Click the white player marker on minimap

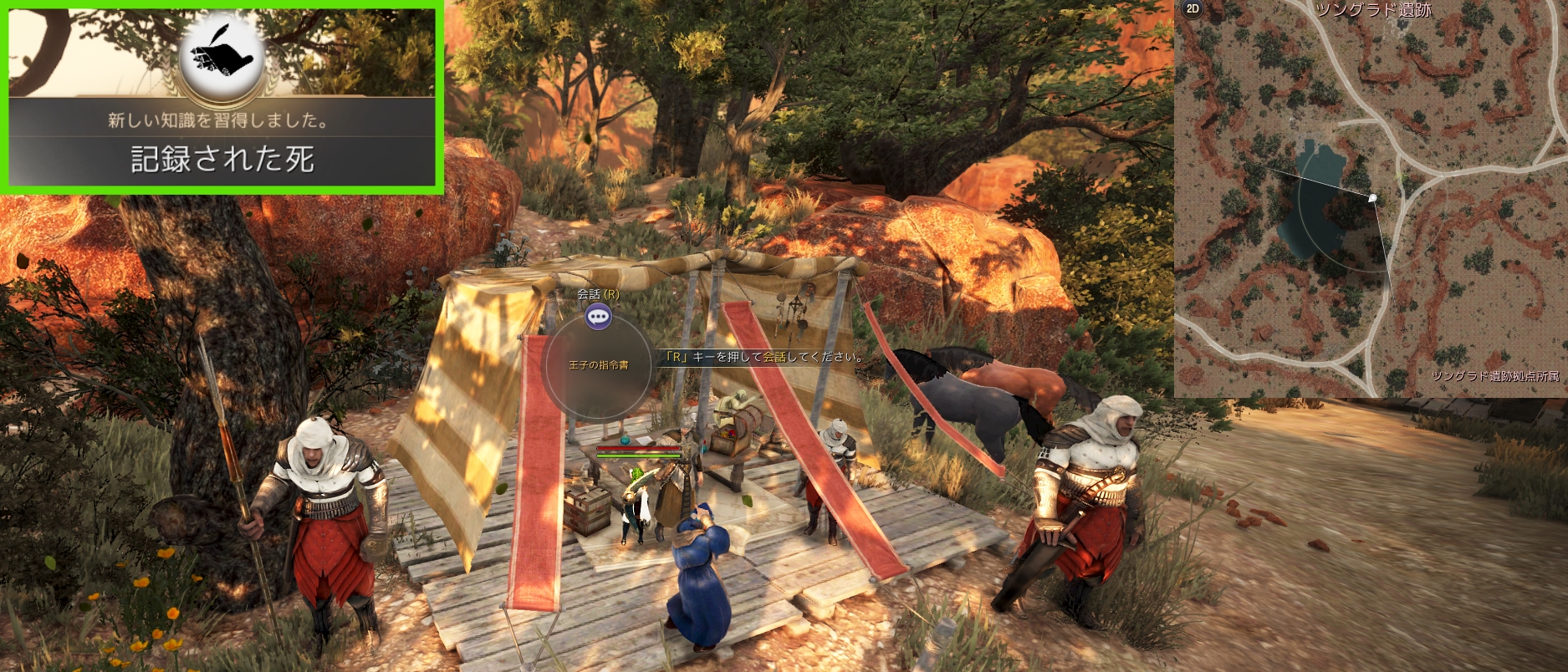pyautogui.click(x=1372, y=198)
